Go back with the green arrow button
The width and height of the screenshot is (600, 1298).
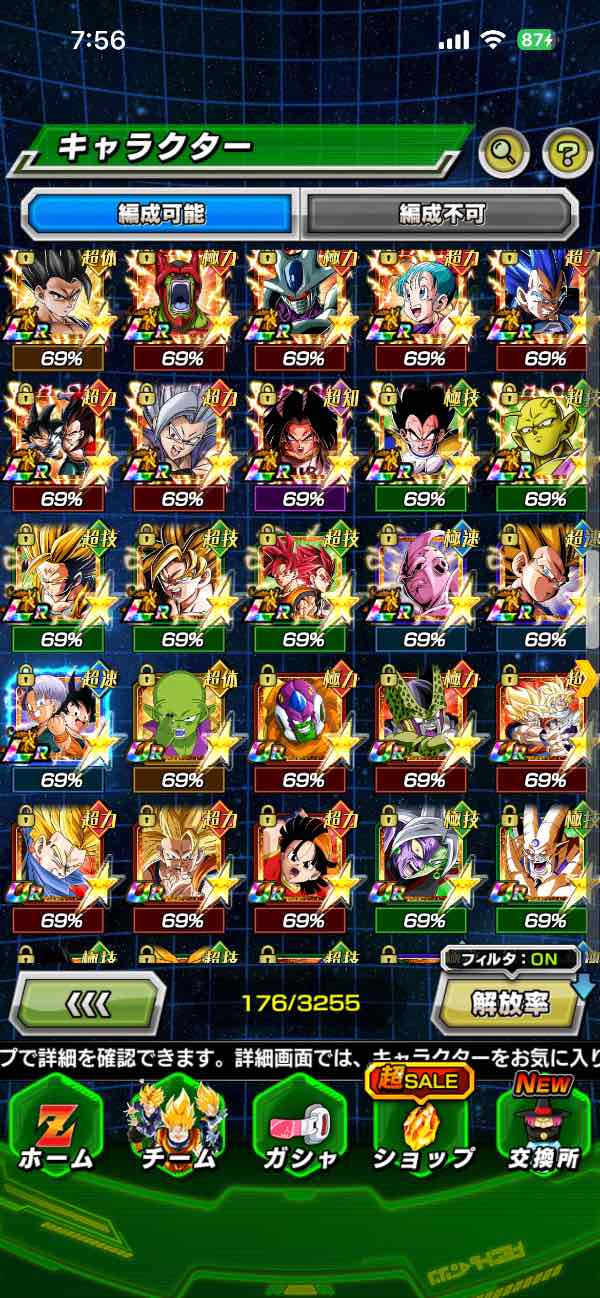click(x=88, y=1002)
